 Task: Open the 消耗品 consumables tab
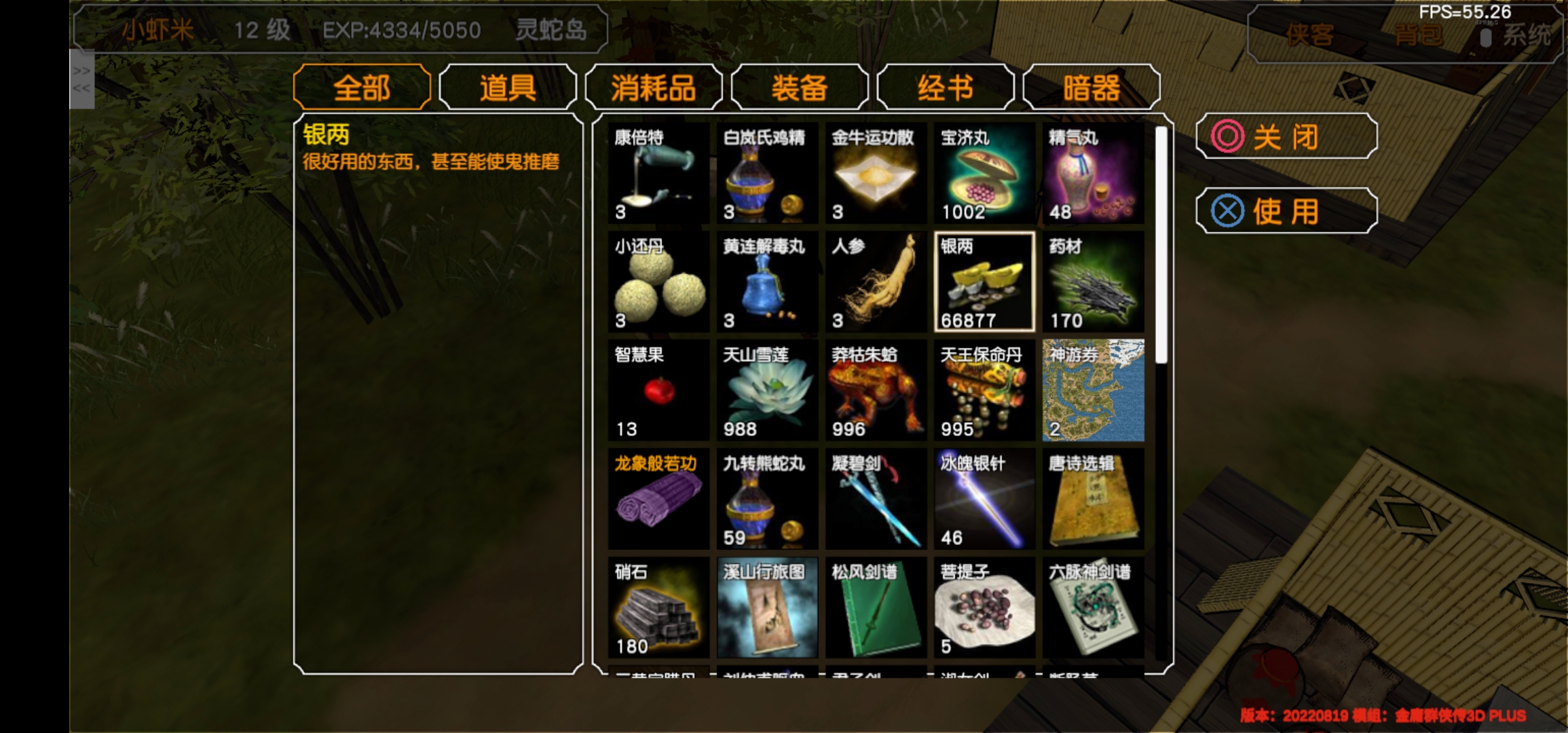coord(654,87)
